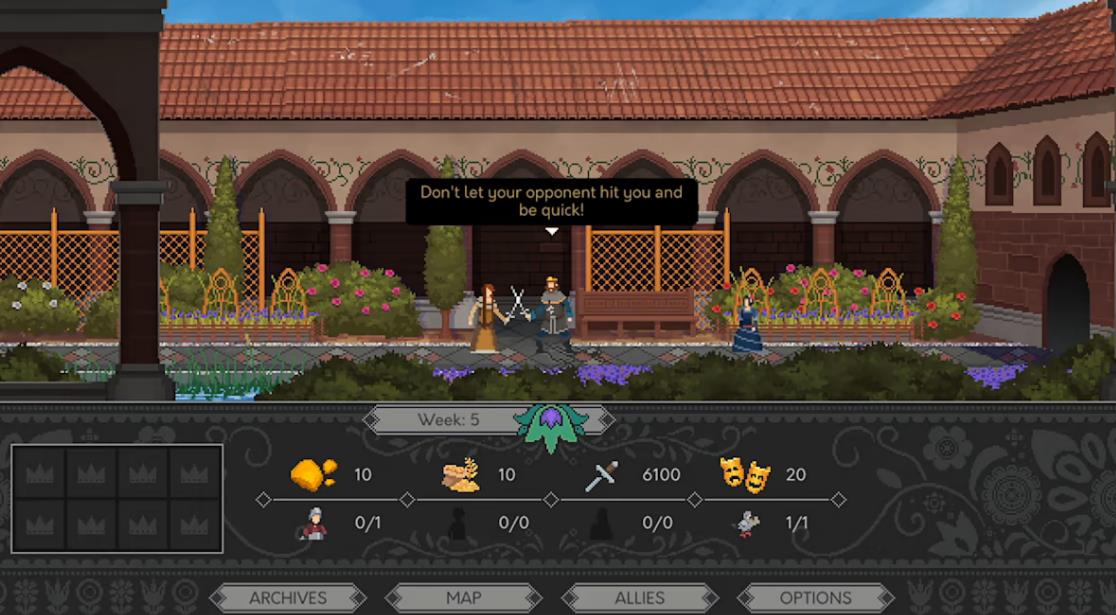The image size is (1116, 615).
Task: Show the Allies panel
Action: tap(640, 598)
